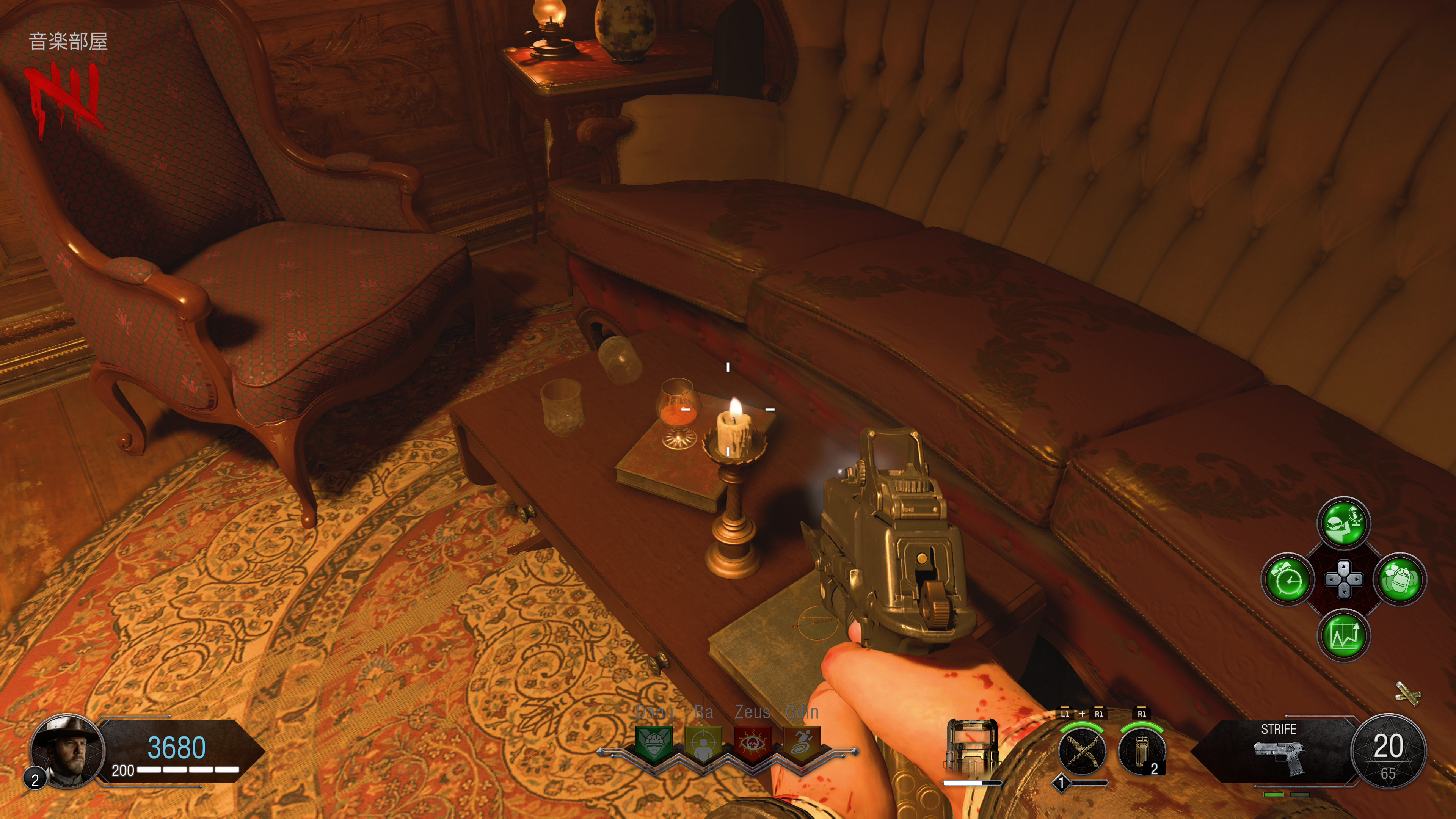The image size is (1456, 819).
Task: Click the player character portrait
Action: point(67,751)
